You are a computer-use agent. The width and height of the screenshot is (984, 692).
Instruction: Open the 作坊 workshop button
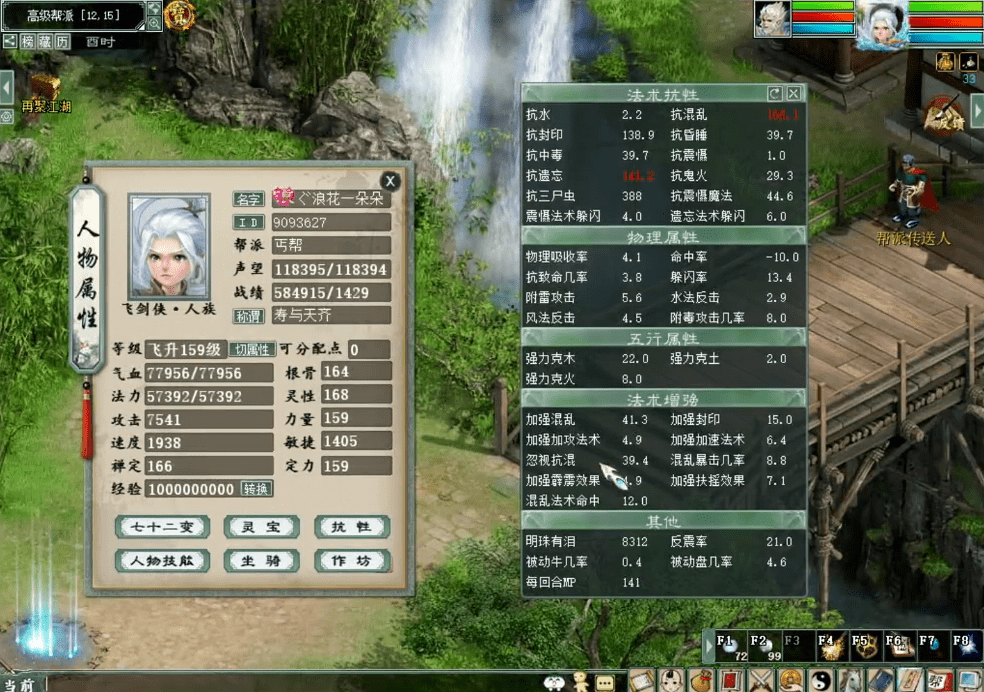pyautogui.click(x=351, y=561)
